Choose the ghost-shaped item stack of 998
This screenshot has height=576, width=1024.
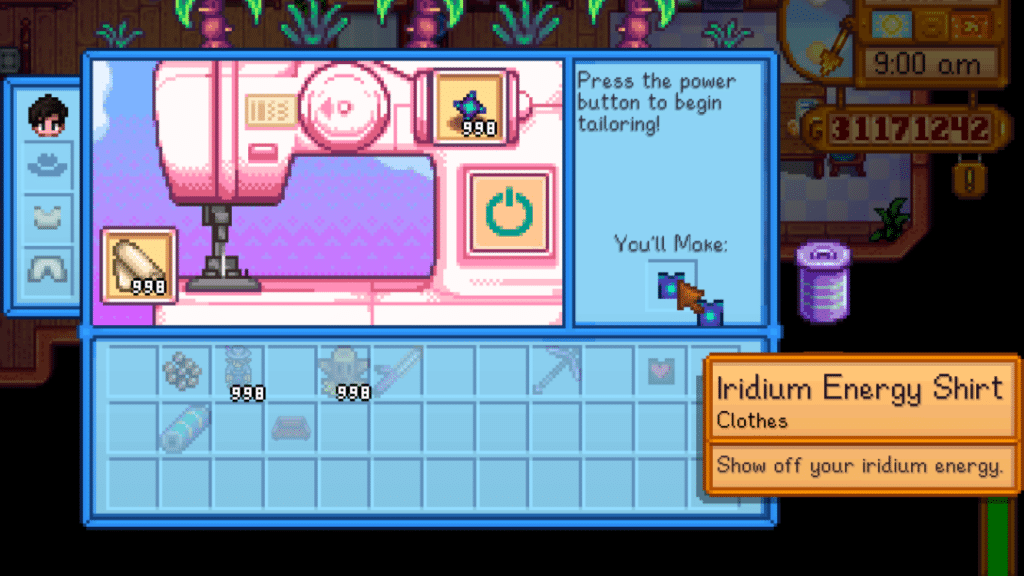tap(343, 373)
